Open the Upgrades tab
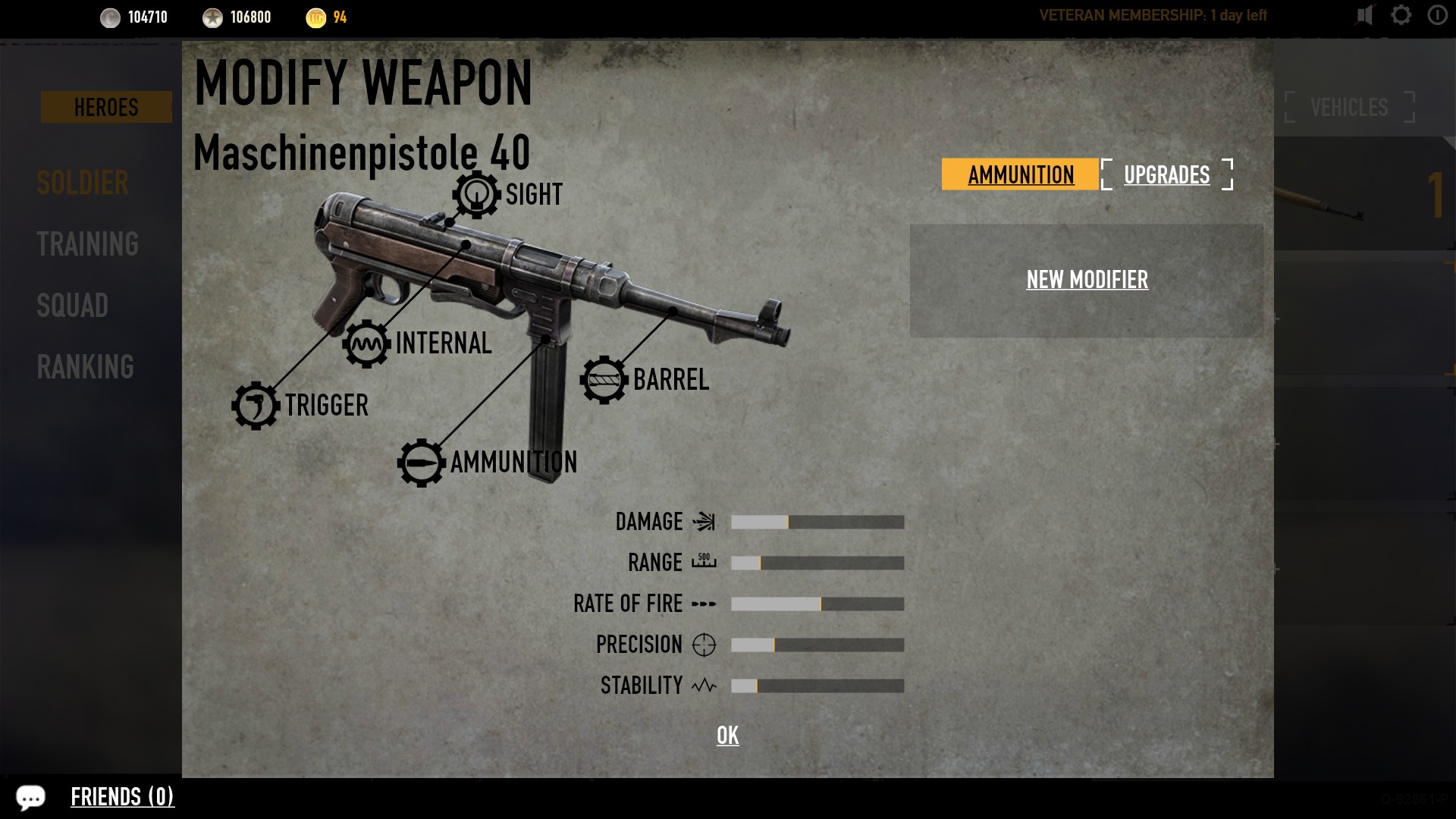The height and width of the screenshot is (819, 1456). [x=1166, y=174]
